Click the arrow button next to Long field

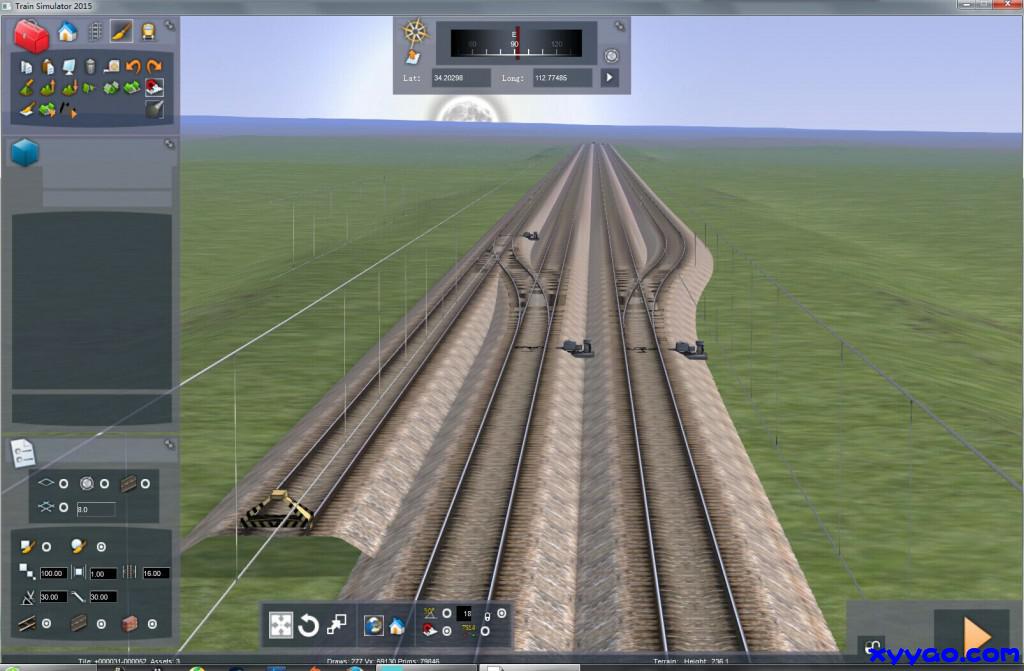pyautogui.click(x=609, y=77)
